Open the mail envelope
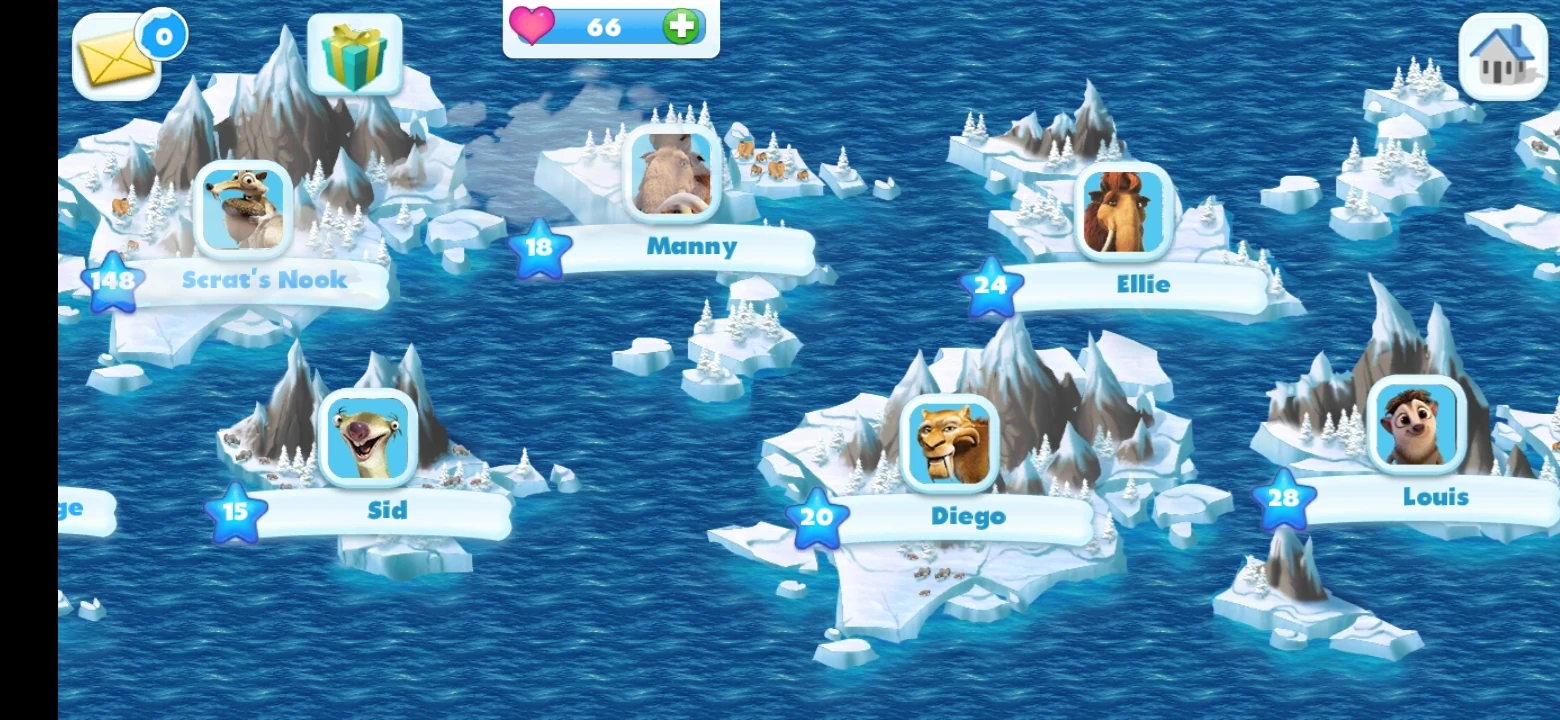The width and height of the screenshot is (1560, 720). [x=117, y=55]
